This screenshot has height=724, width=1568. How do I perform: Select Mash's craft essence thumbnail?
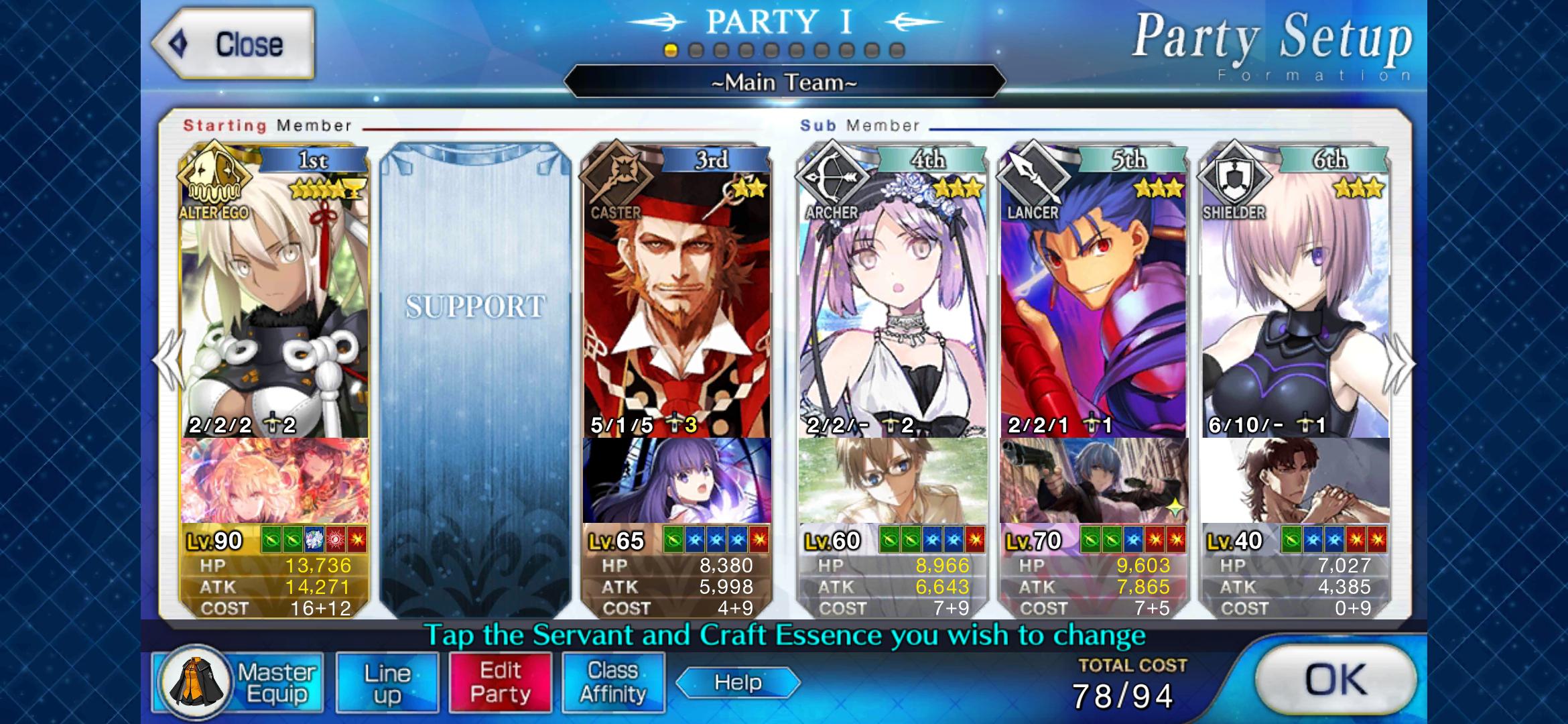(1295, 483)
